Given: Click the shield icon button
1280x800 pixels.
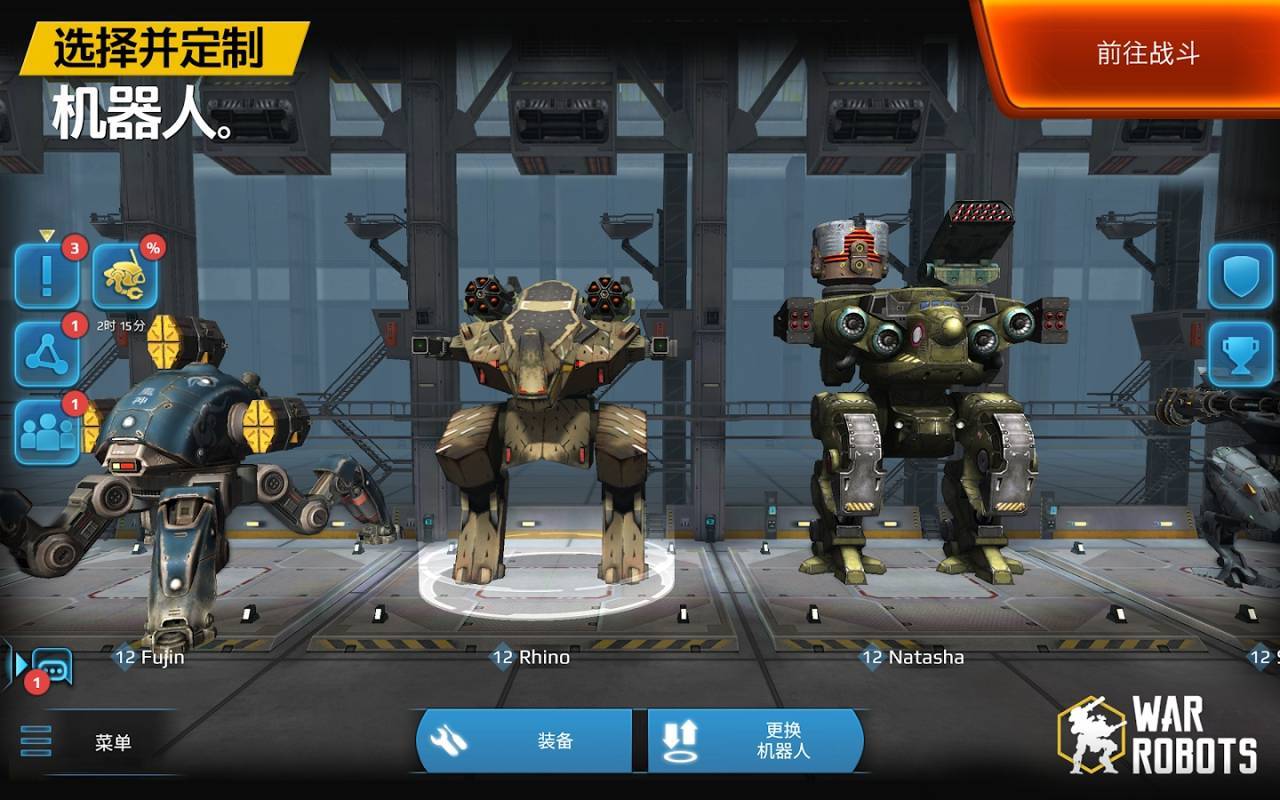Looking at the screenshot, I should [x=1240, y=275].
